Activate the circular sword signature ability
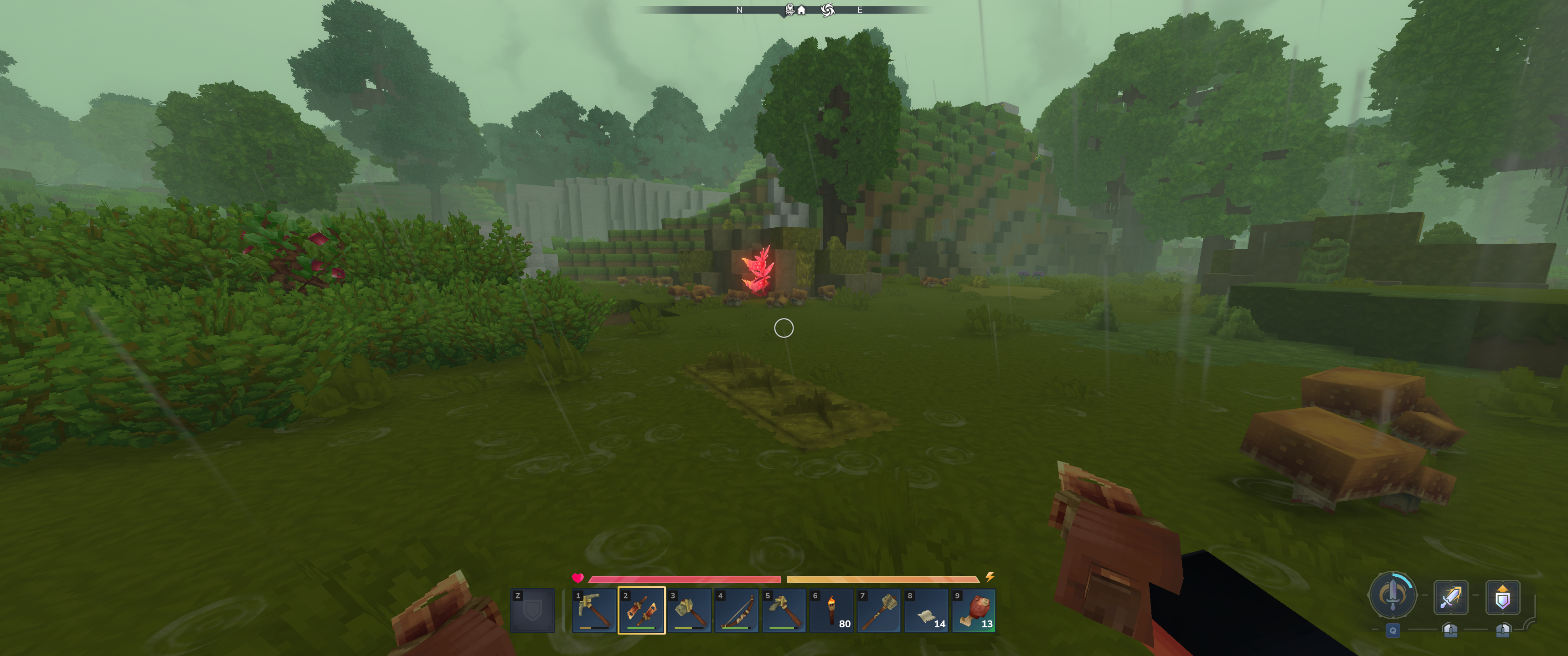 (1392, 595)
